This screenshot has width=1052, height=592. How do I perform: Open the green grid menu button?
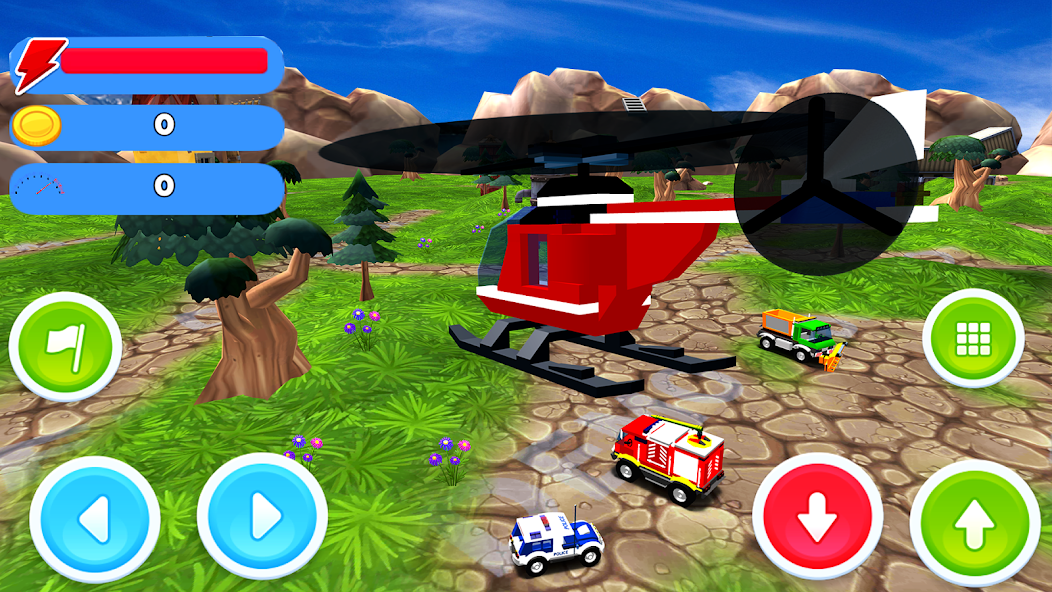[x=972, y=339]
